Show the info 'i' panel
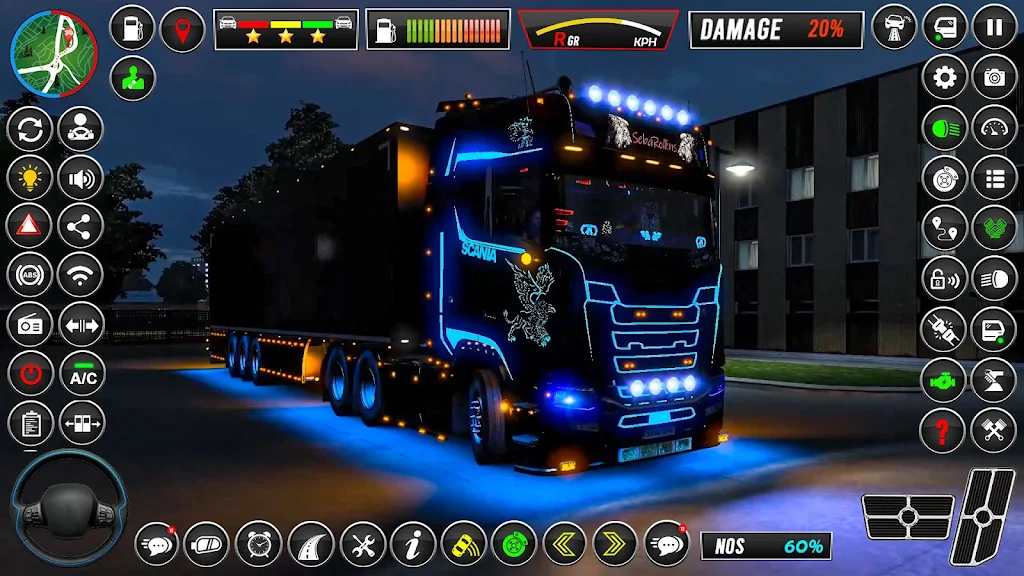This screenshot has height=576, width=1024. (413, 544)
